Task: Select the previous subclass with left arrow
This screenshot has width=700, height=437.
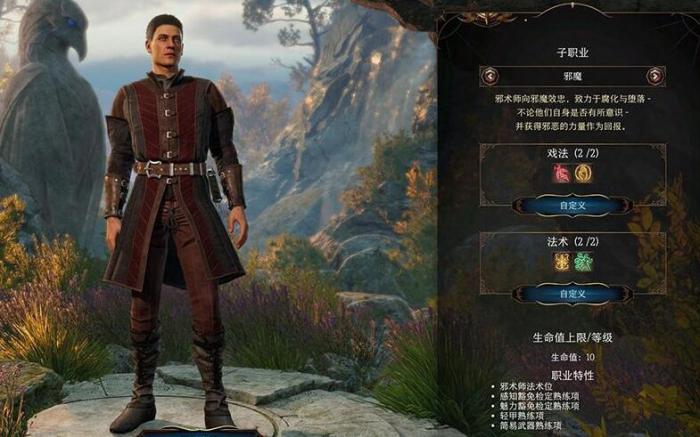Action: click(489, 75)
